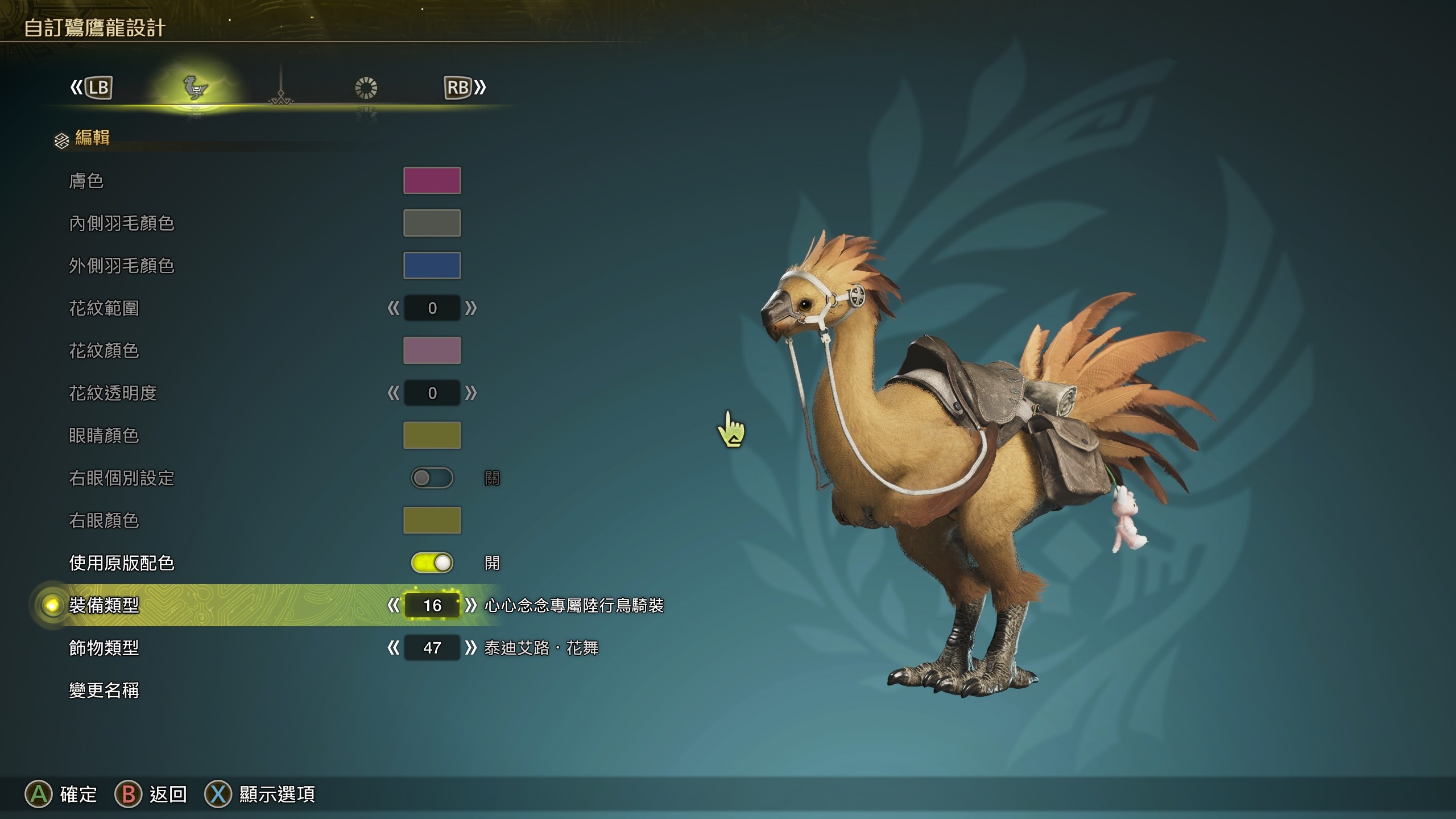Choose the 外側羽毛顏色 blue swatch

[432, 266]
